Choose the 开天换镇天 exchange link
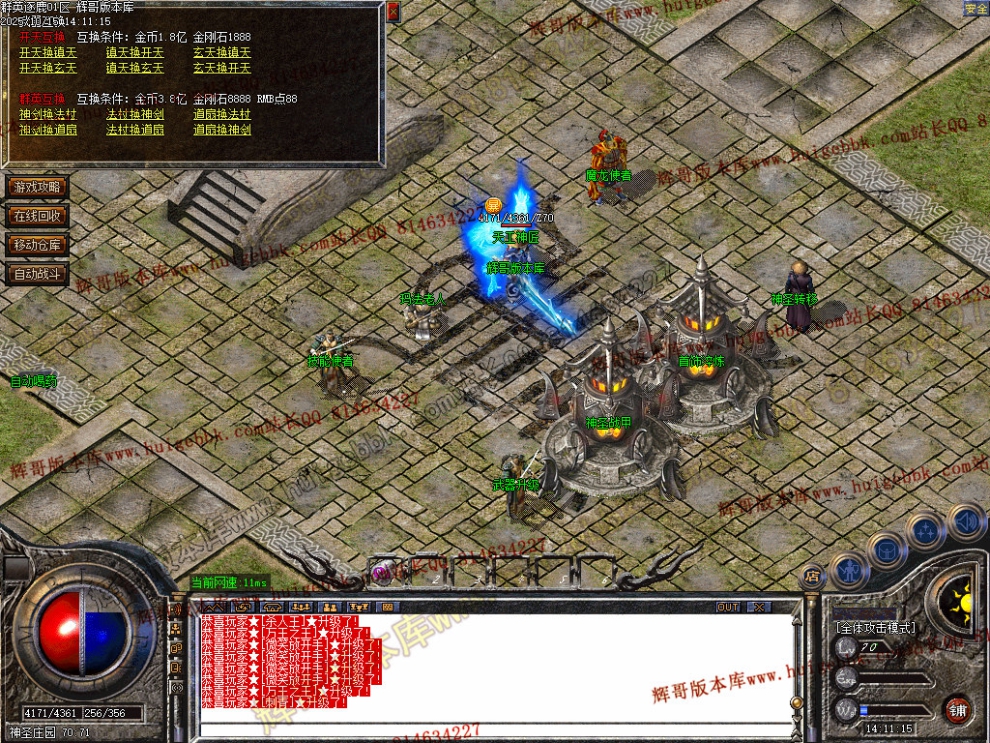The width and height of the screenshot is (990, 743). pos(48,52)
